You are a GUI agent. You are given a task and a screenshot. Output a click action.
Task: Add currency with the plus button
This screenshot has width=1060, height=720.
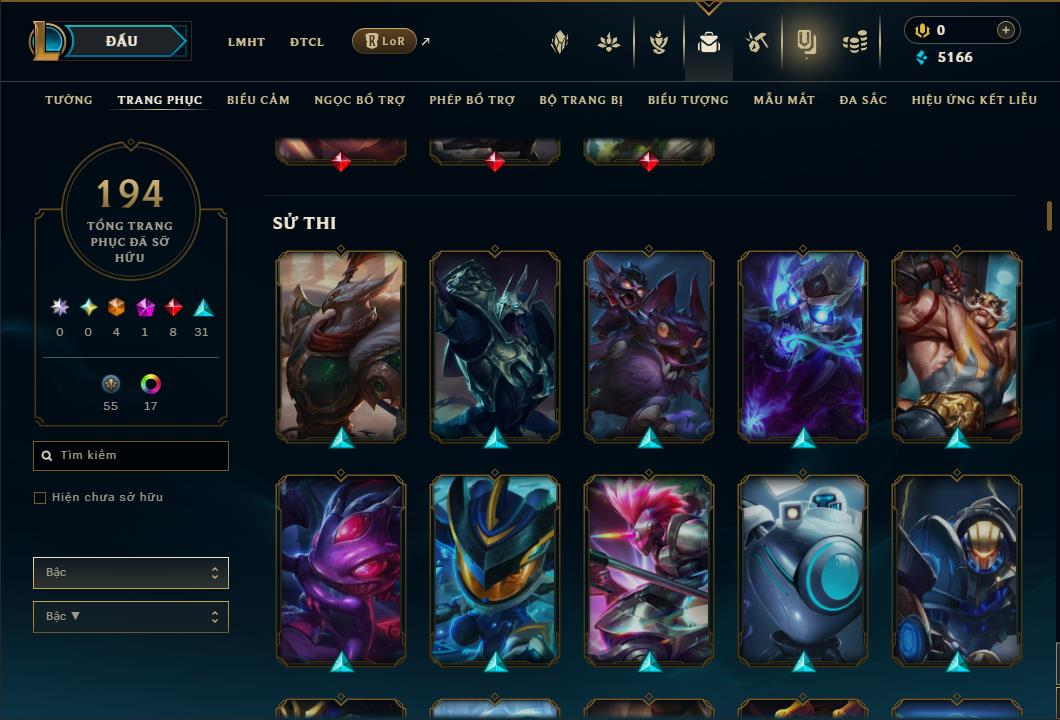coord(1006,30)
